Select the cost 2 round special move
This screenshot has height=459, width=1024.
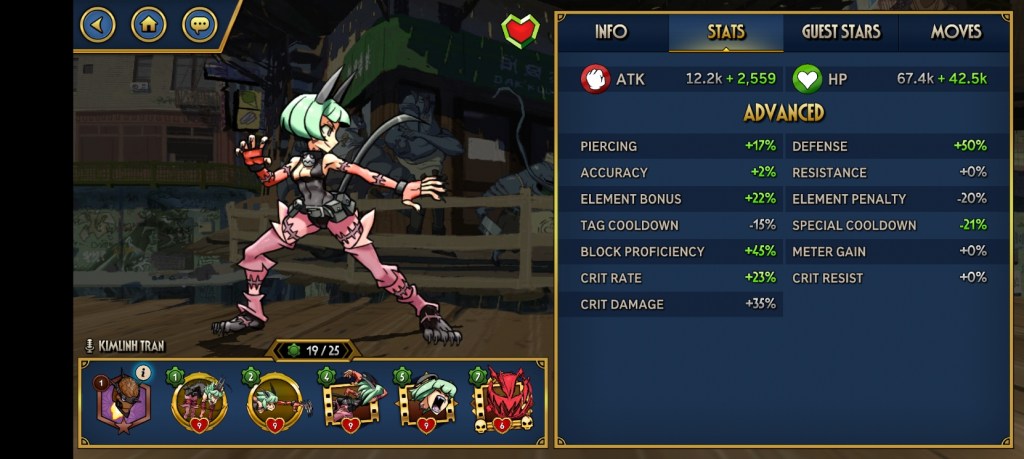(274, 402)
